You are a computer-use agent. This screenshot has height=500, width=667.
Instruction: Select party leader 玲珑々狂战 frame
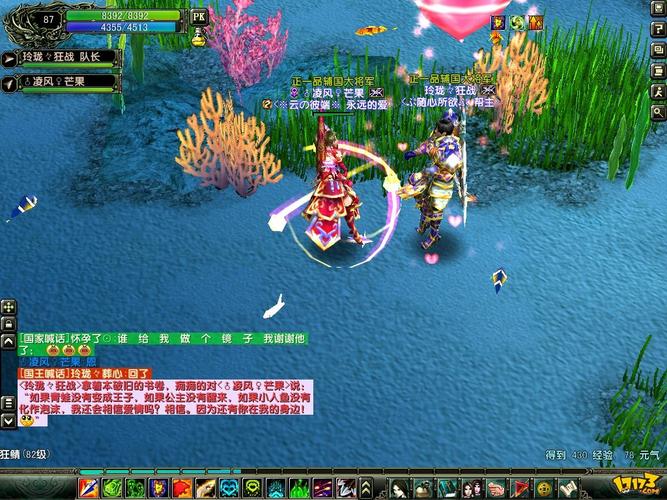[60, 58]
